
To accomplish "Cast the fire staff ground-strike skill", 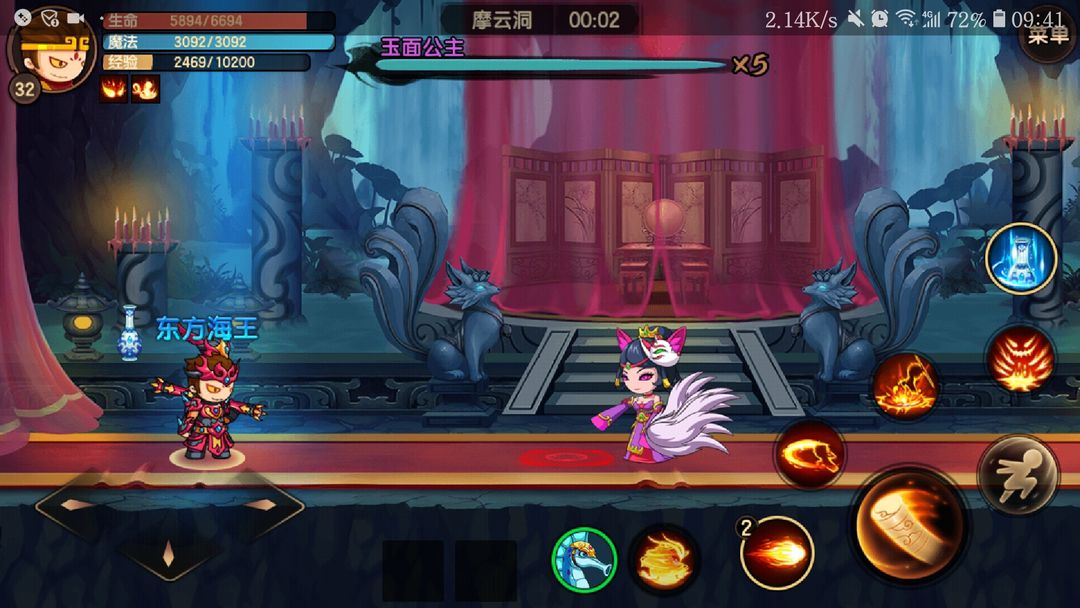I will point(905,385).
